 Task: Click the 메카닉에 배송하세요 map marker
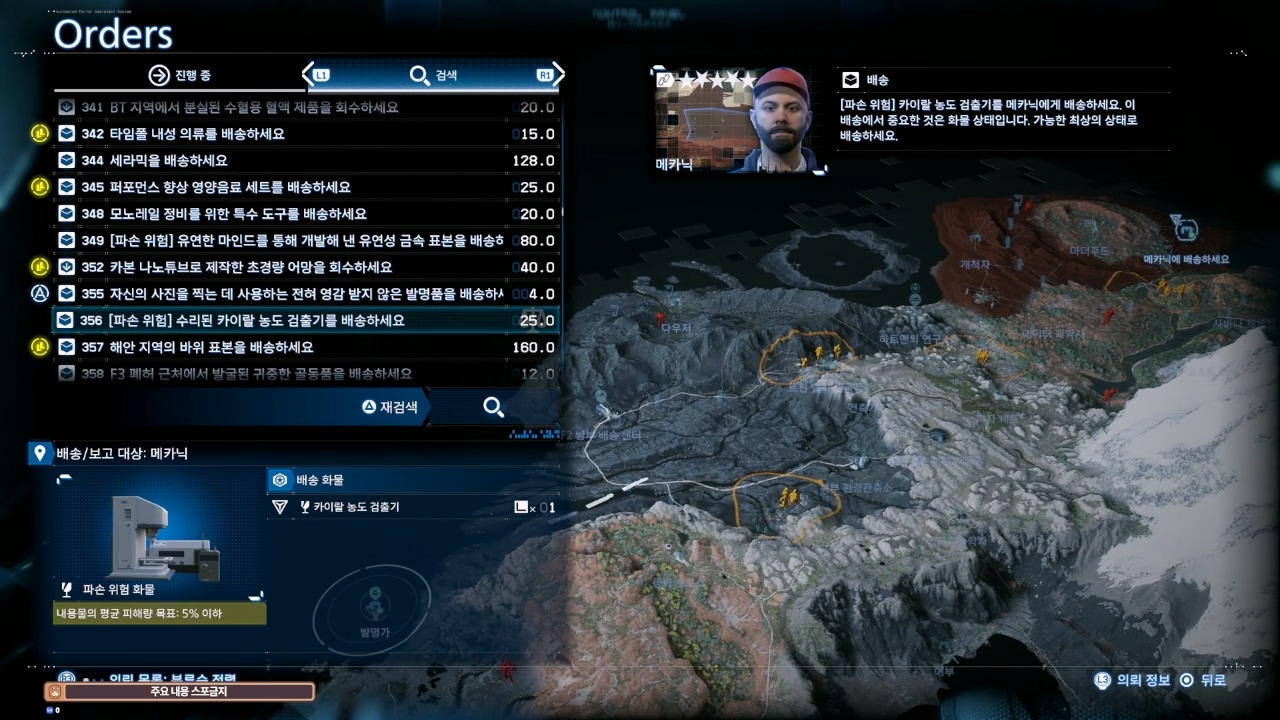click(1186, 229)
